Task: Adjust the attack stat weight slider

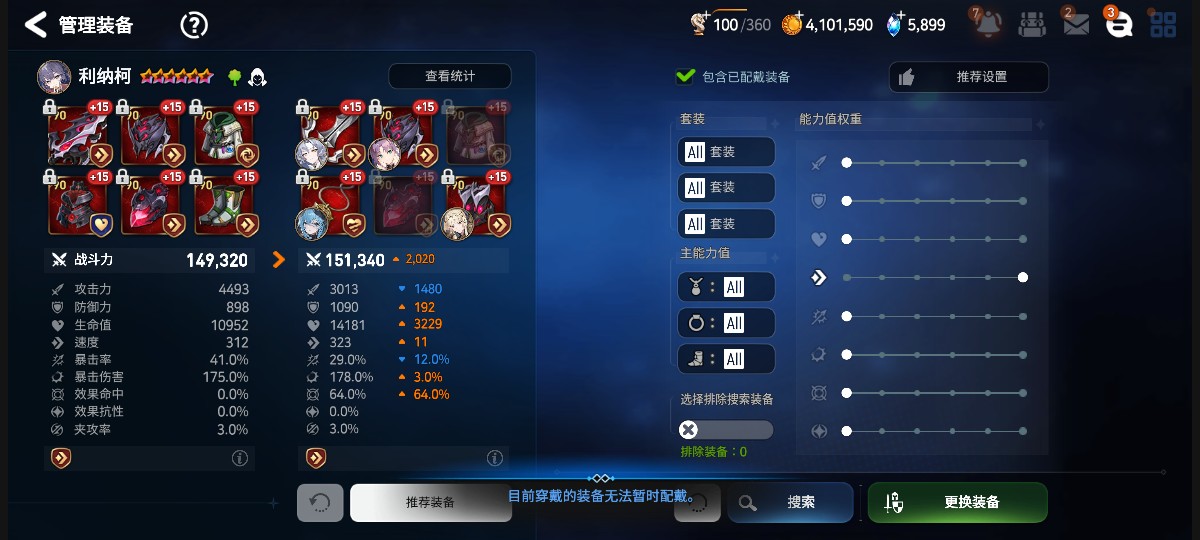Action: coord(847,162)
